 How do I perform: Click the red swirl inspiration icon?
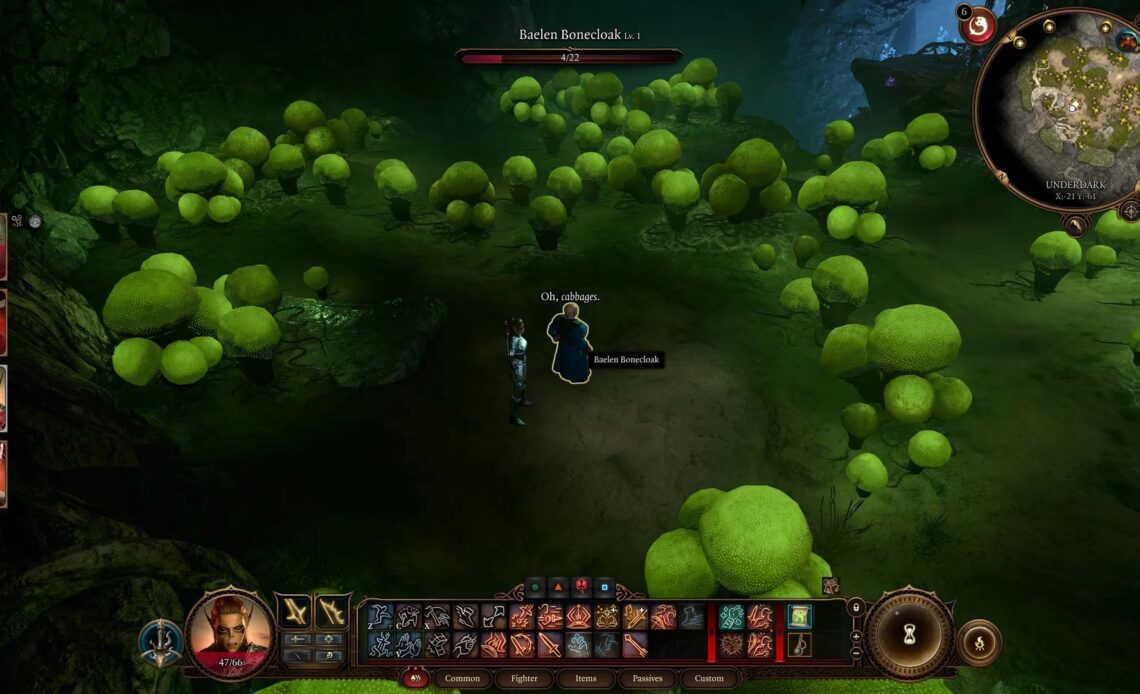(x=978, y=26)
